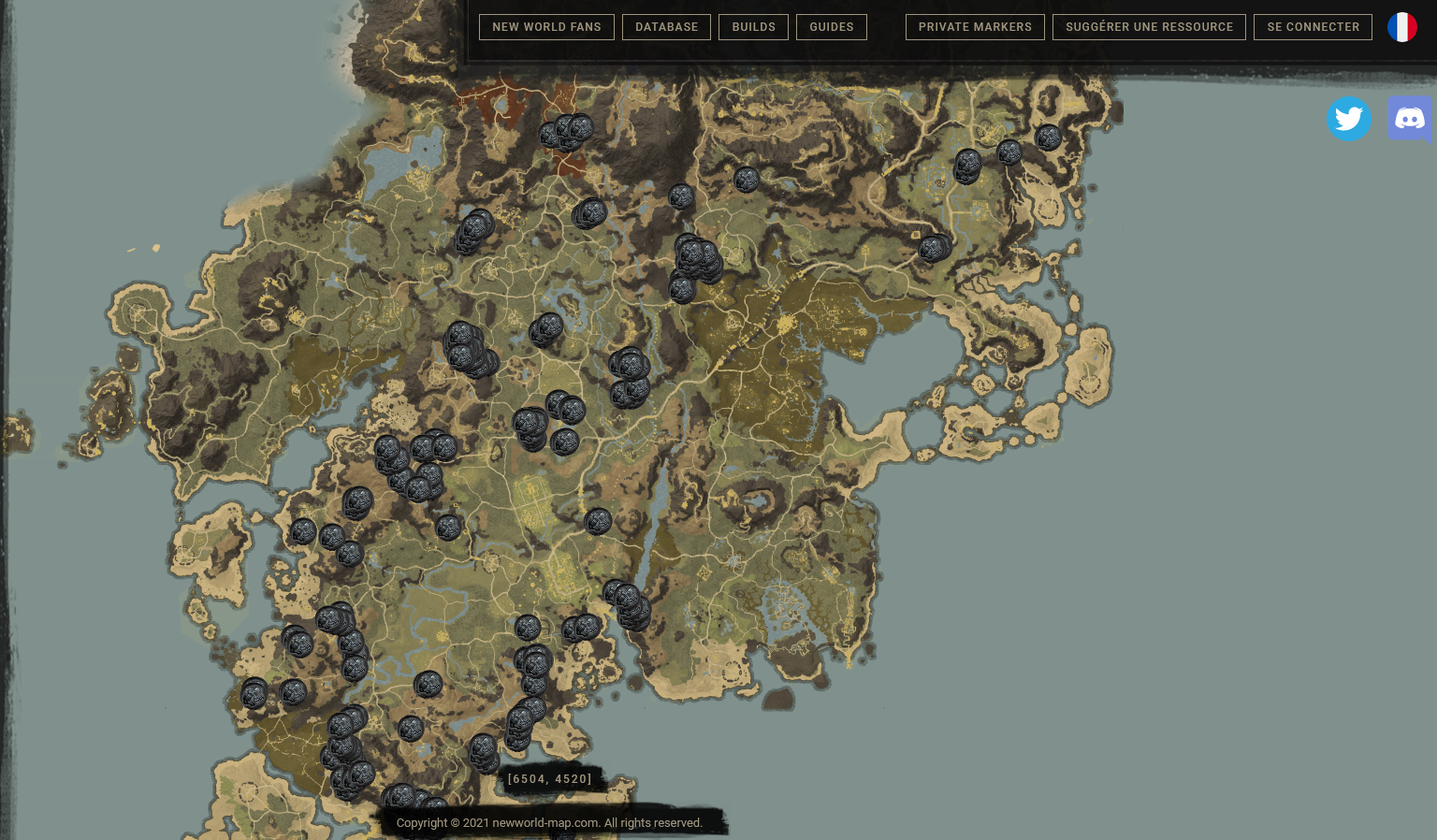Click the coordinates display box
Screen dimensions: 1437x840
pyautogui.click(x=550, y=778)
